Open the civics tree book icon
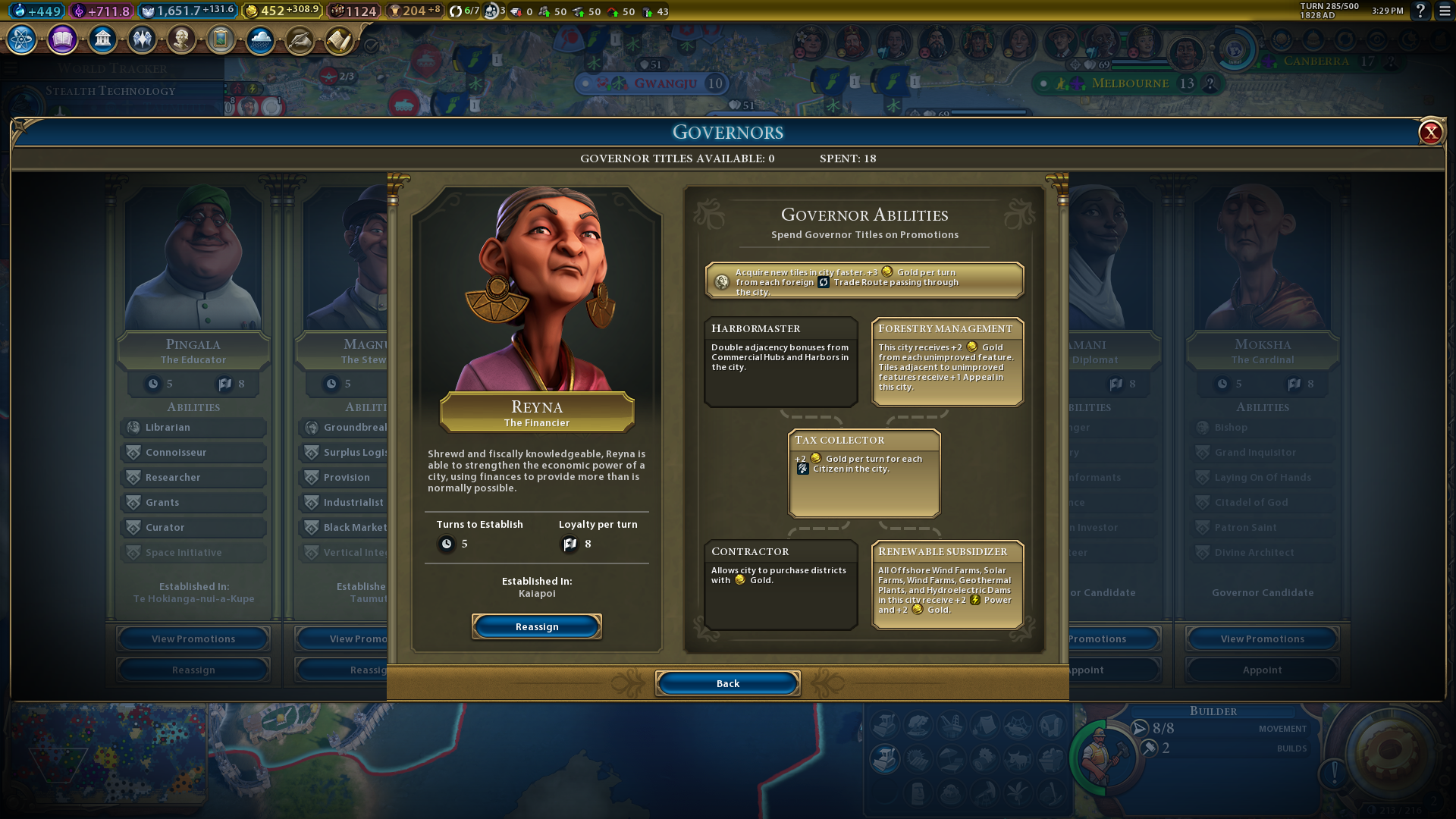Viewport: 1456px width, 819px height. tap(62, 39)
